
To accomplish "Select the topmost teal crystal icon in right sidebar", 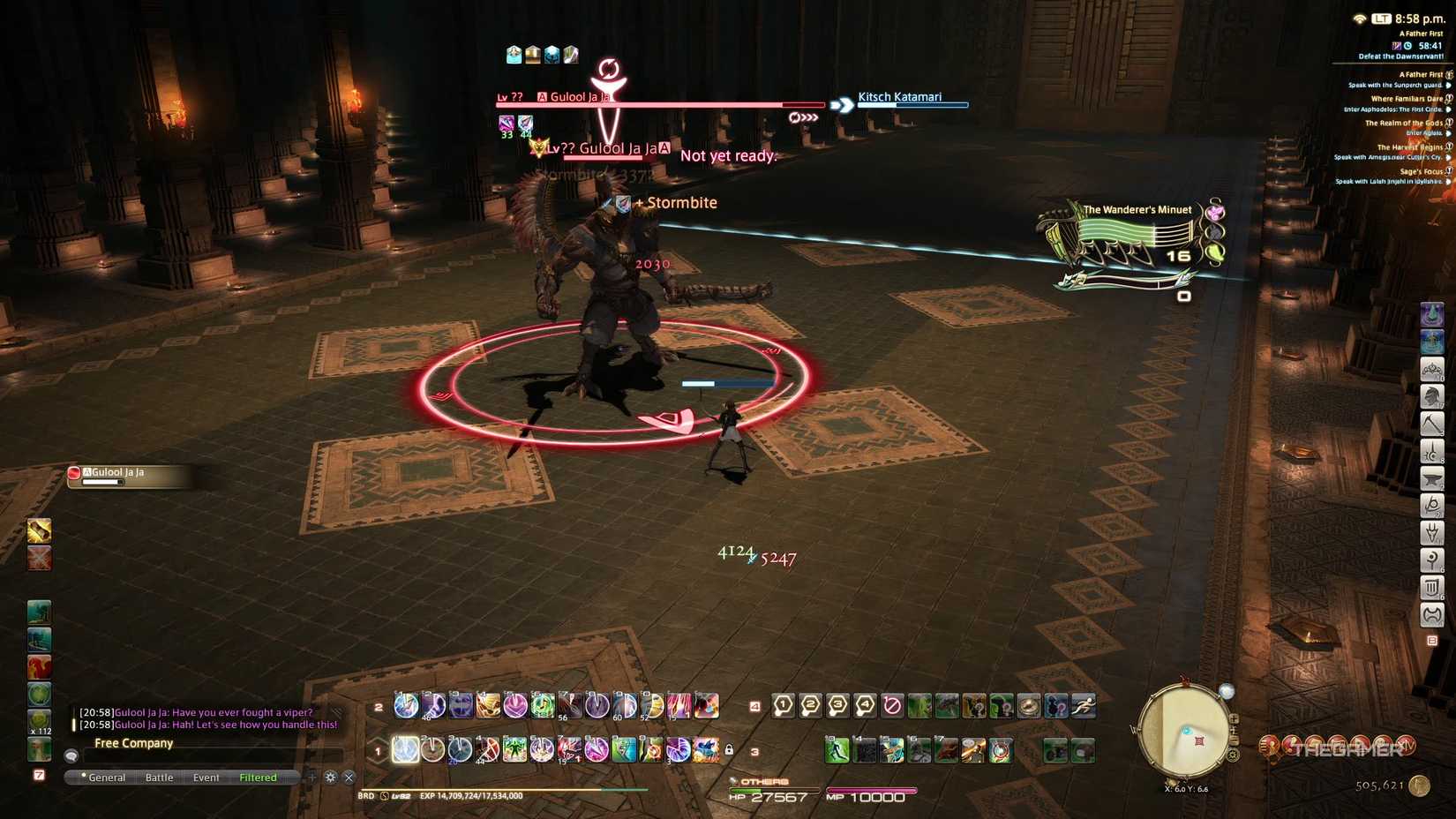I will [x=1431, y=314].
